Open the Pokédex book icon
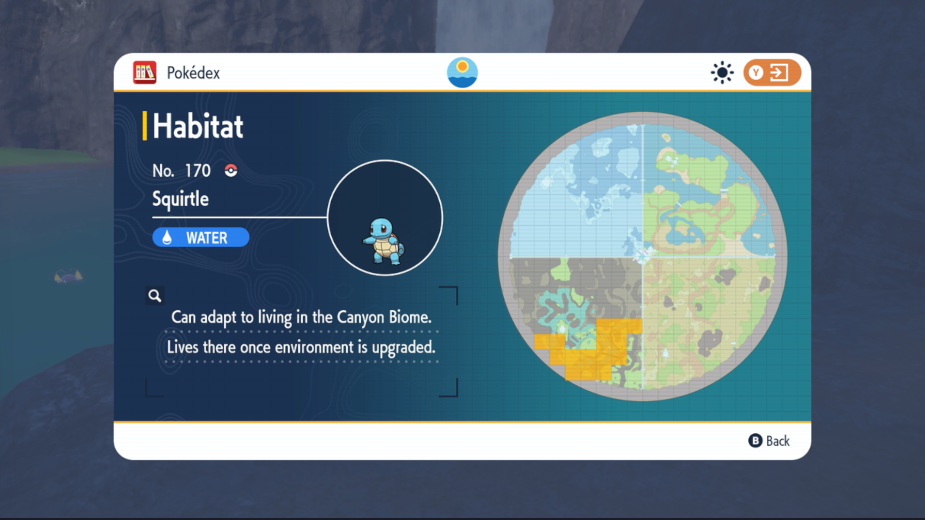The height and width of the screenshot is (520, 925). pyautogui.click(x=145, y=72)
